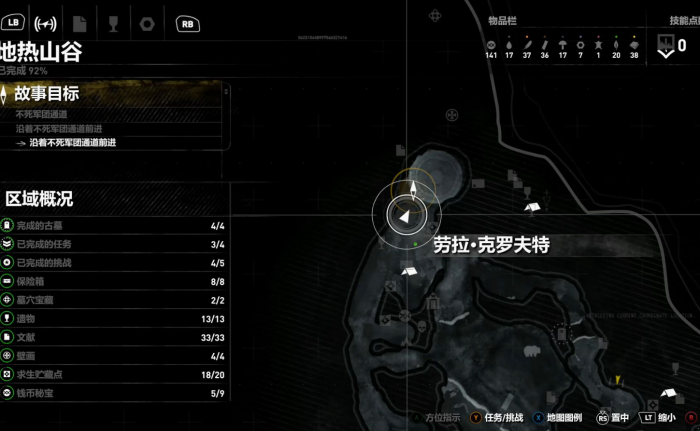Image resolution: width=700 pixels, height=431 pixels.
Task: Select the map tab with signal icon
Action: tap(45, 23)
